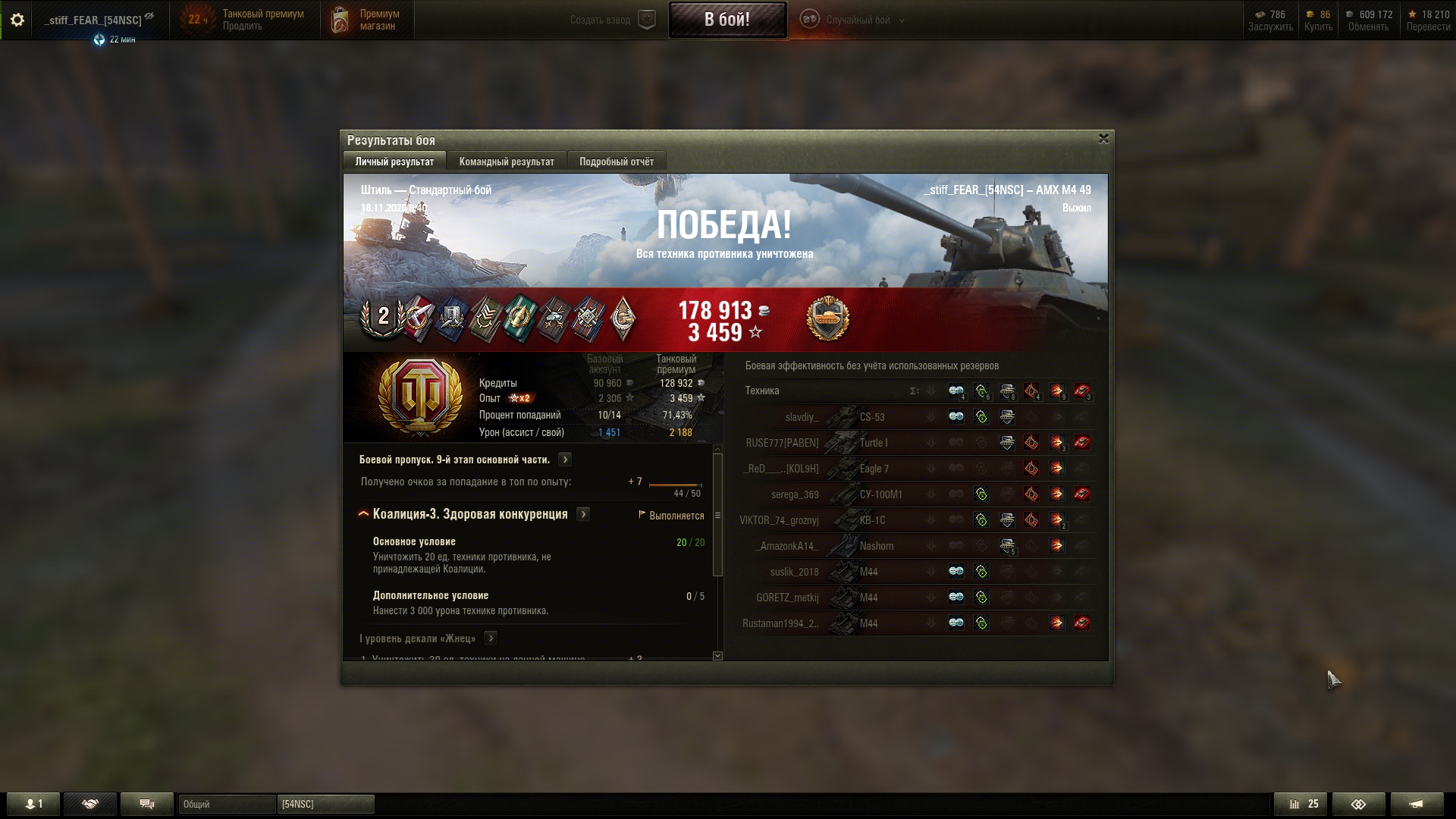Viewport: 1456px width, 819px height.
Task: Open the settings gear menu
Action: tap(17, 20)
